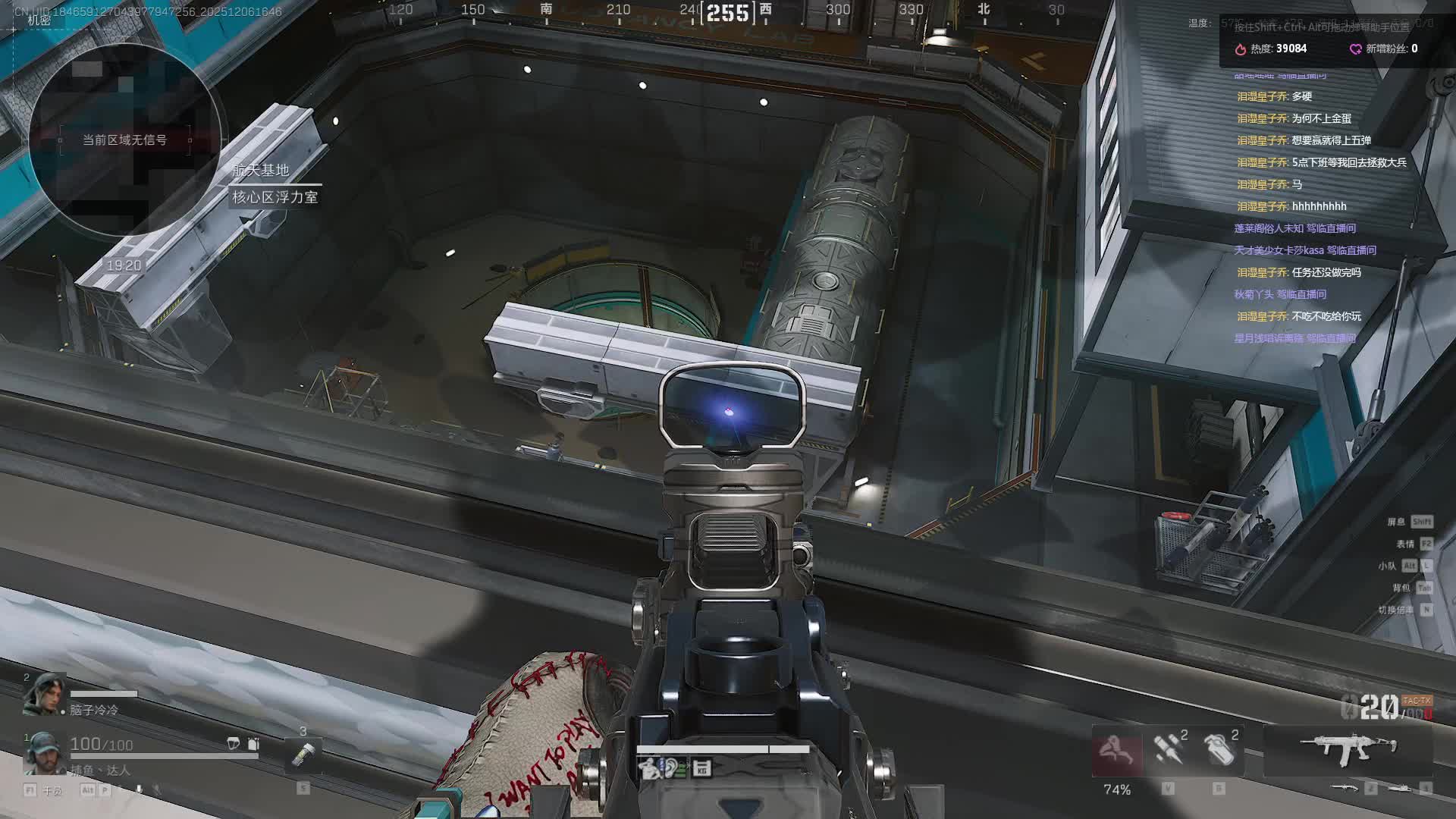Click the weight KG status icon
The height and width of the screenshot is (819, 1456).
point(701,767)
